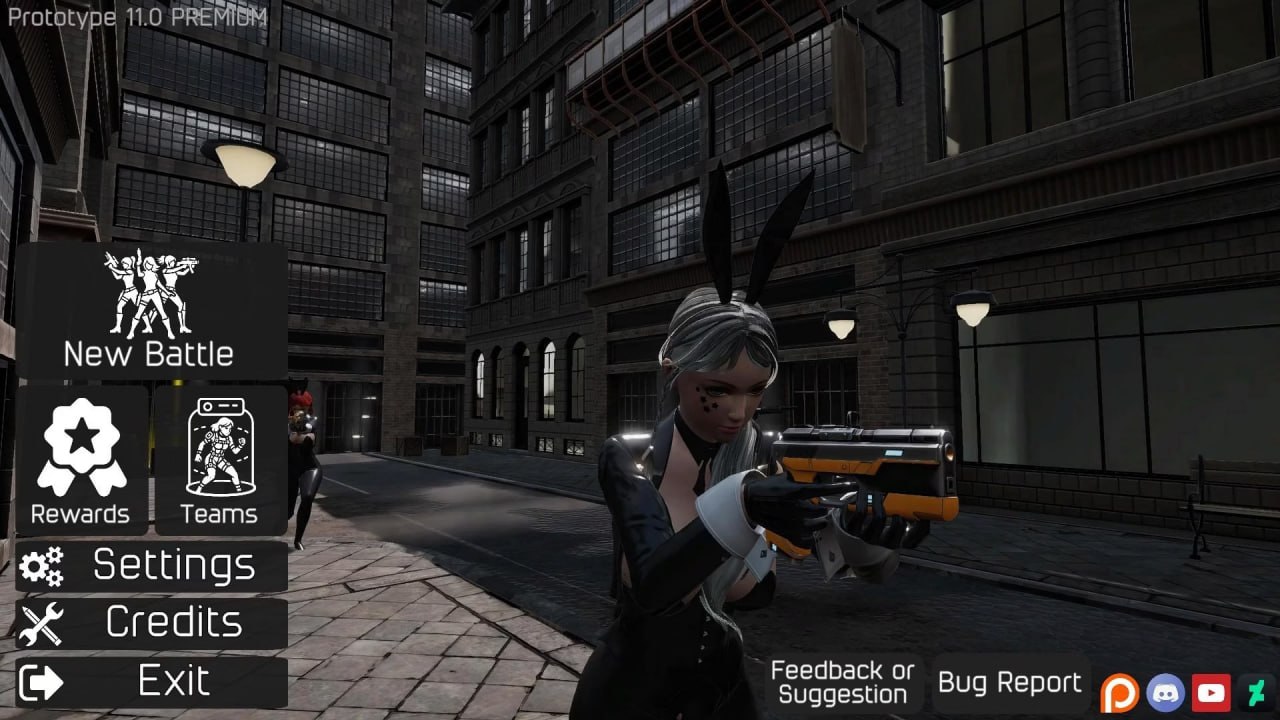
Task: Start a New Battle
Action: pos(149,353)
